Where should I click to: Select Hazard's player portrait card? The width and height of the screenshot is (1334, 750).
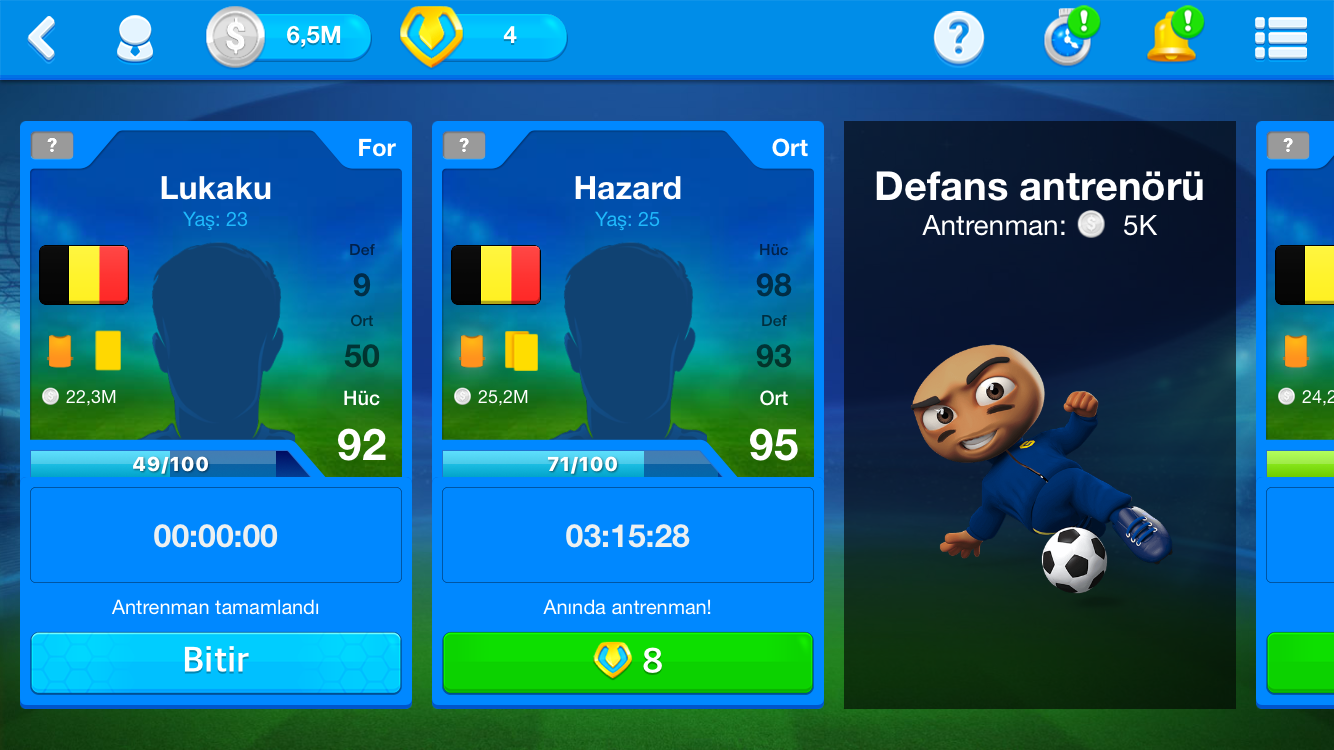coord(628,320)
